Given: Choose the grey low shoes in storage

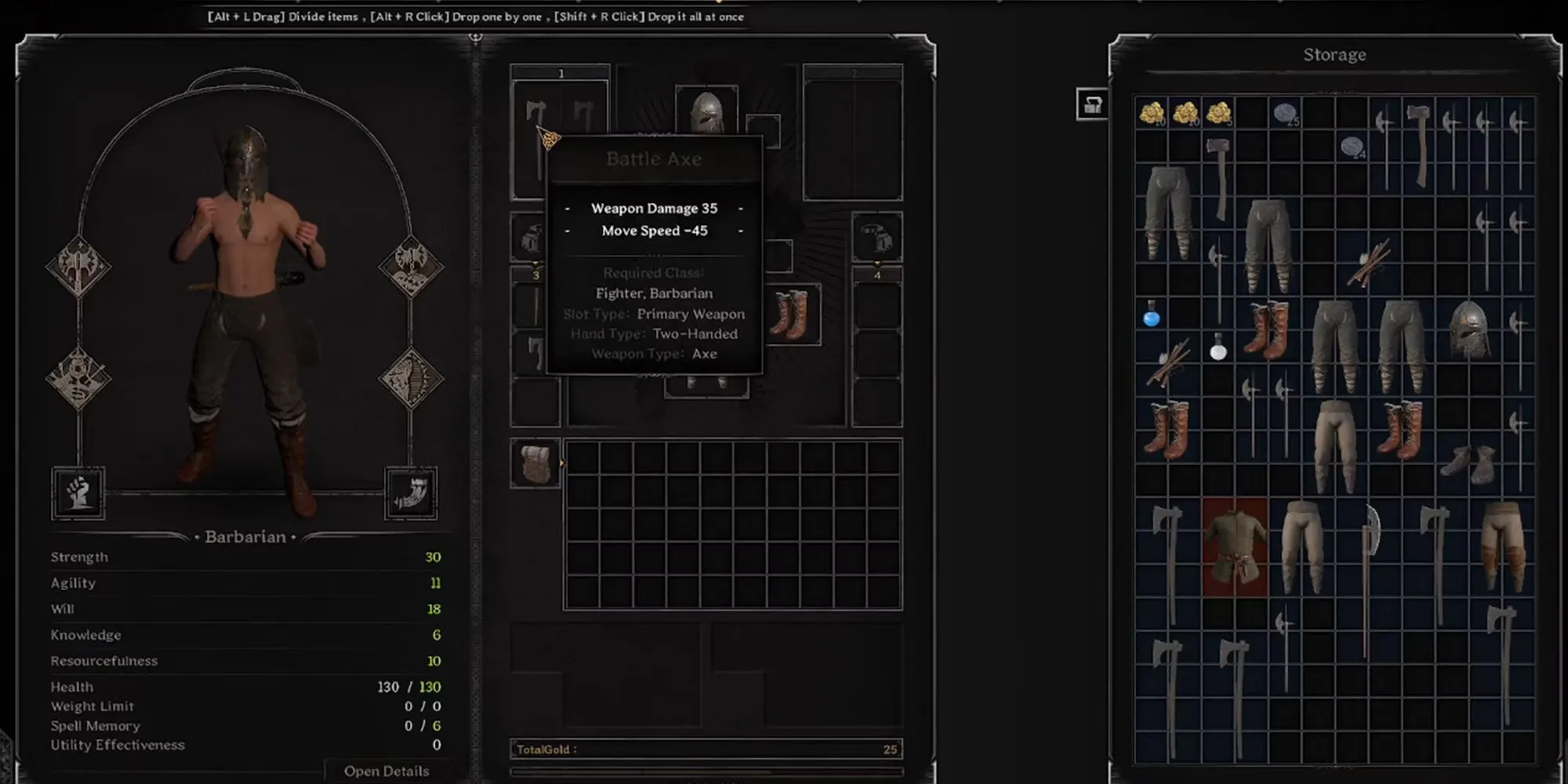Looking at the screenshot, I should tap(1468, 463).
